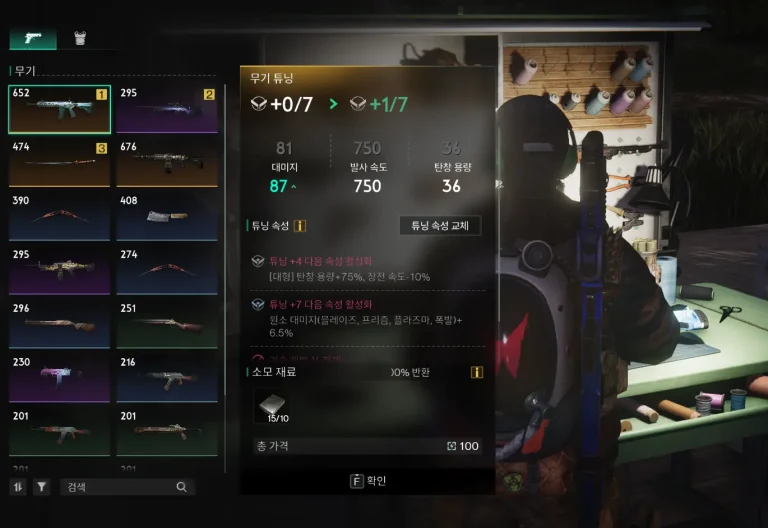Open the armor tab with vest icon
This screenshot has height=528, width=768.
[79, 39]
